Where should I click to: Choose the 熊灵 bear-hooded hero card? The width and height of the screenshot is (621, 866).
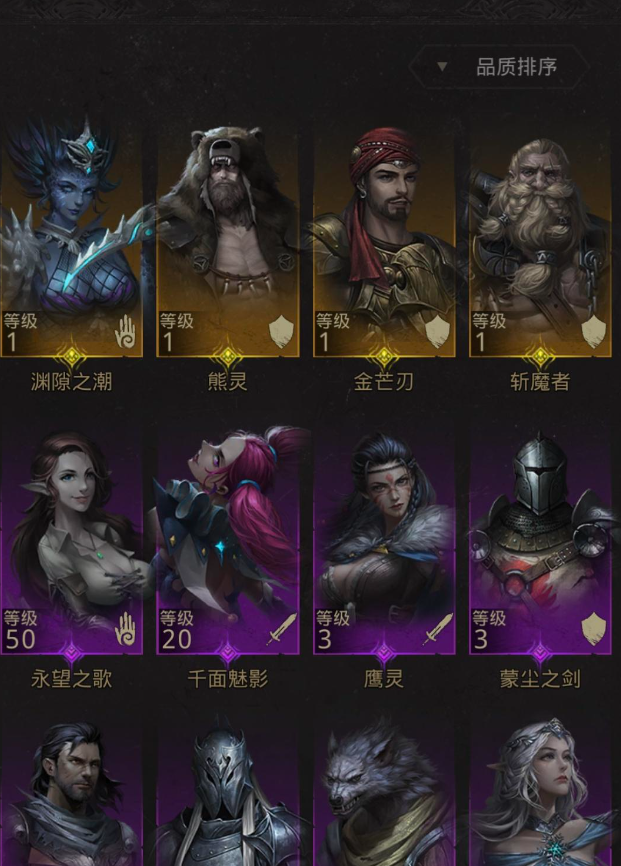pos(228,240)
